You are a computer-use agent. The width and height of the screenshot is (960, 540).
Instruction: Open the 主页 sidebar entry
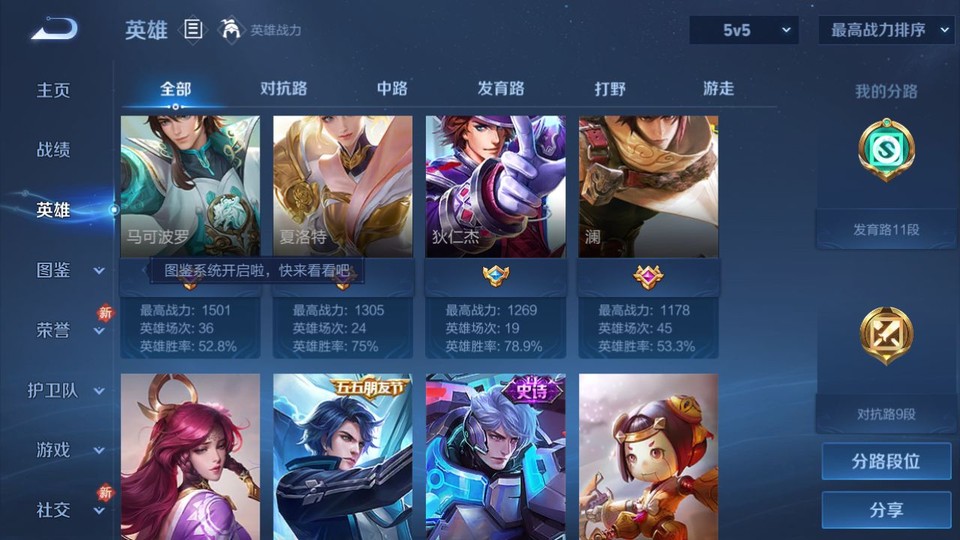(x=54, y=90)
